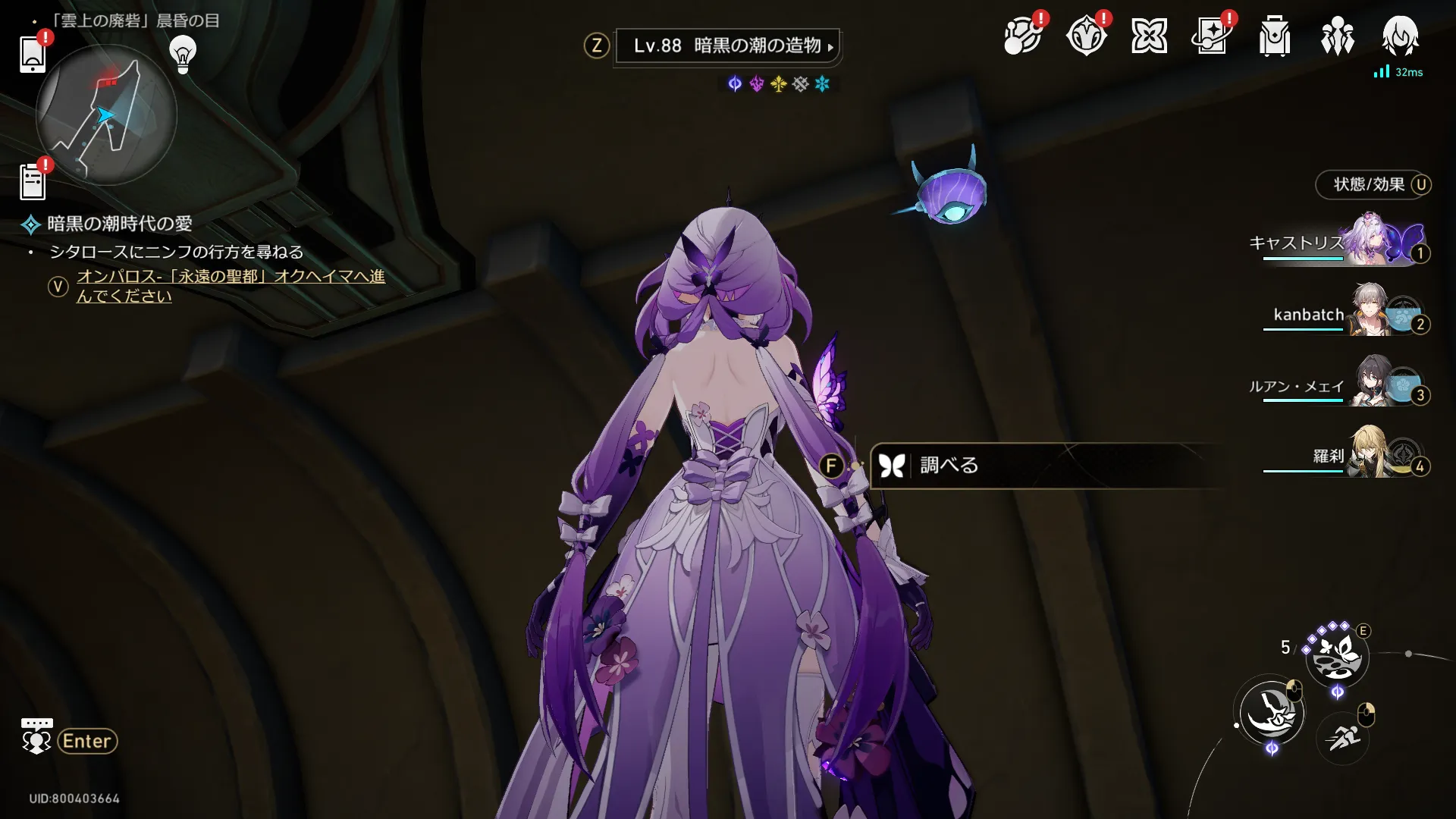Select the 暗黒の潮時代の愛 quest tracker
Viewport: 1456px width, 819px height.
point(119,224)
